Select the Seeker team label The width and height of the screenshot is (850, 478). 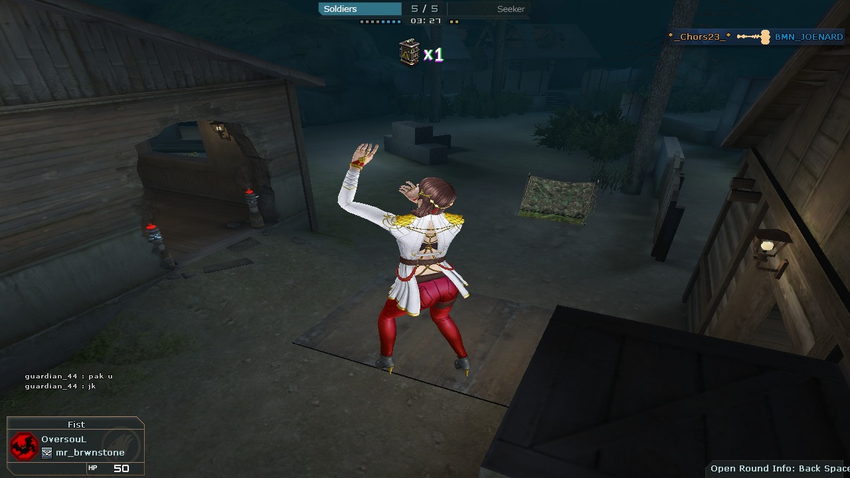510,9
